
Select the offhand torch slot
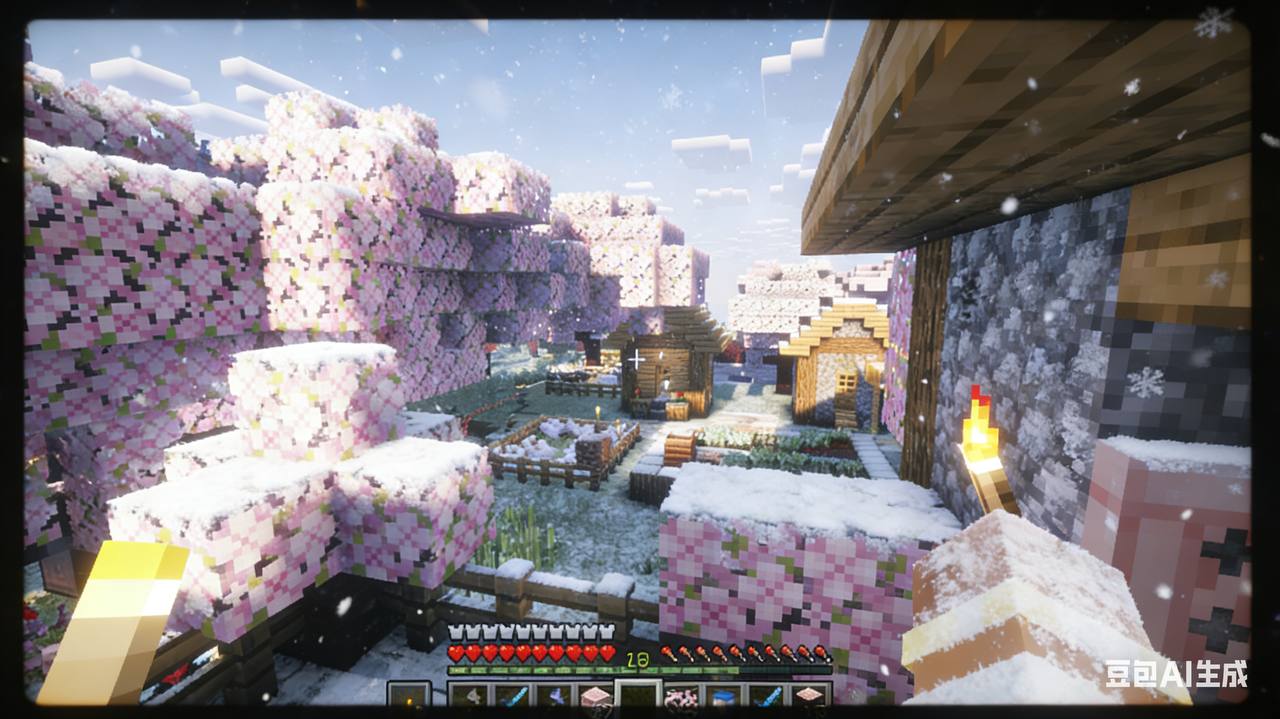pos(408,697)
